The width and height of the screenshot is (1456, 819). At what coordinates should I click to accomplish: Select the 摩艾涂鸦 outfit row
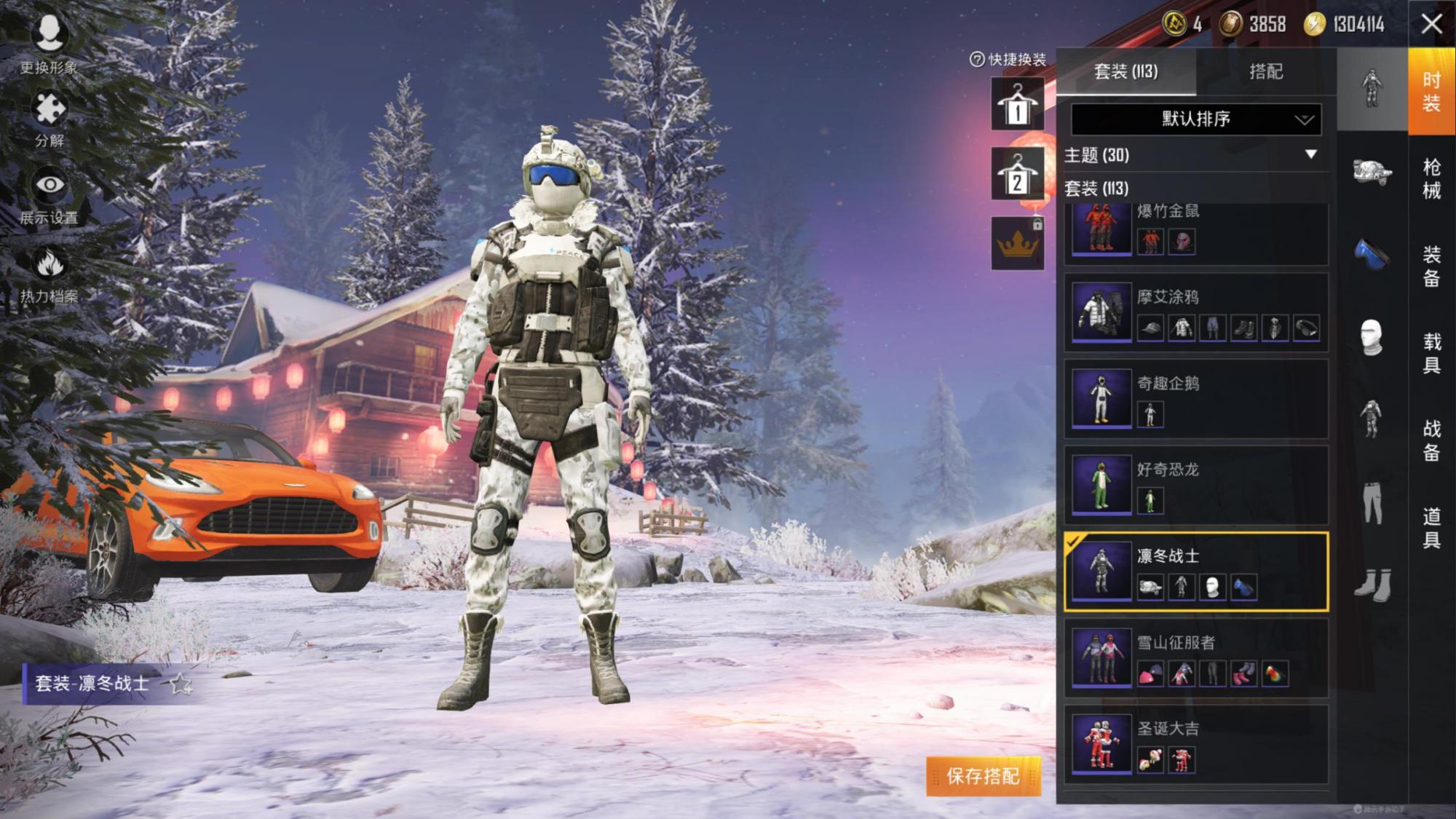(x=1195, y=313)
